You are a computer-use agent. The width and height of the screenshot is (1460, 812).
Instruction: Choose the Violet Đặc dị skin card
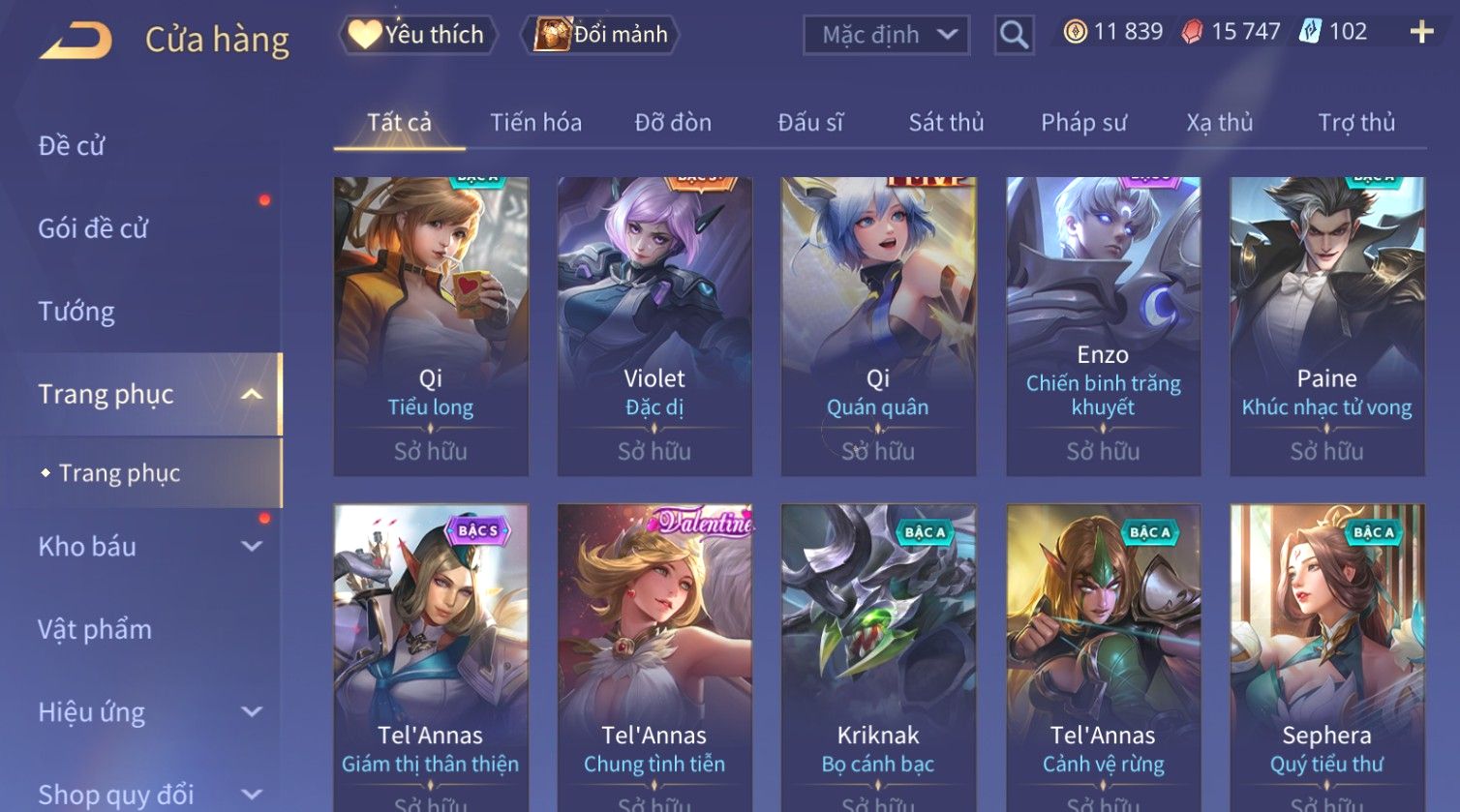pyautogui.click(x=654, y=325)
